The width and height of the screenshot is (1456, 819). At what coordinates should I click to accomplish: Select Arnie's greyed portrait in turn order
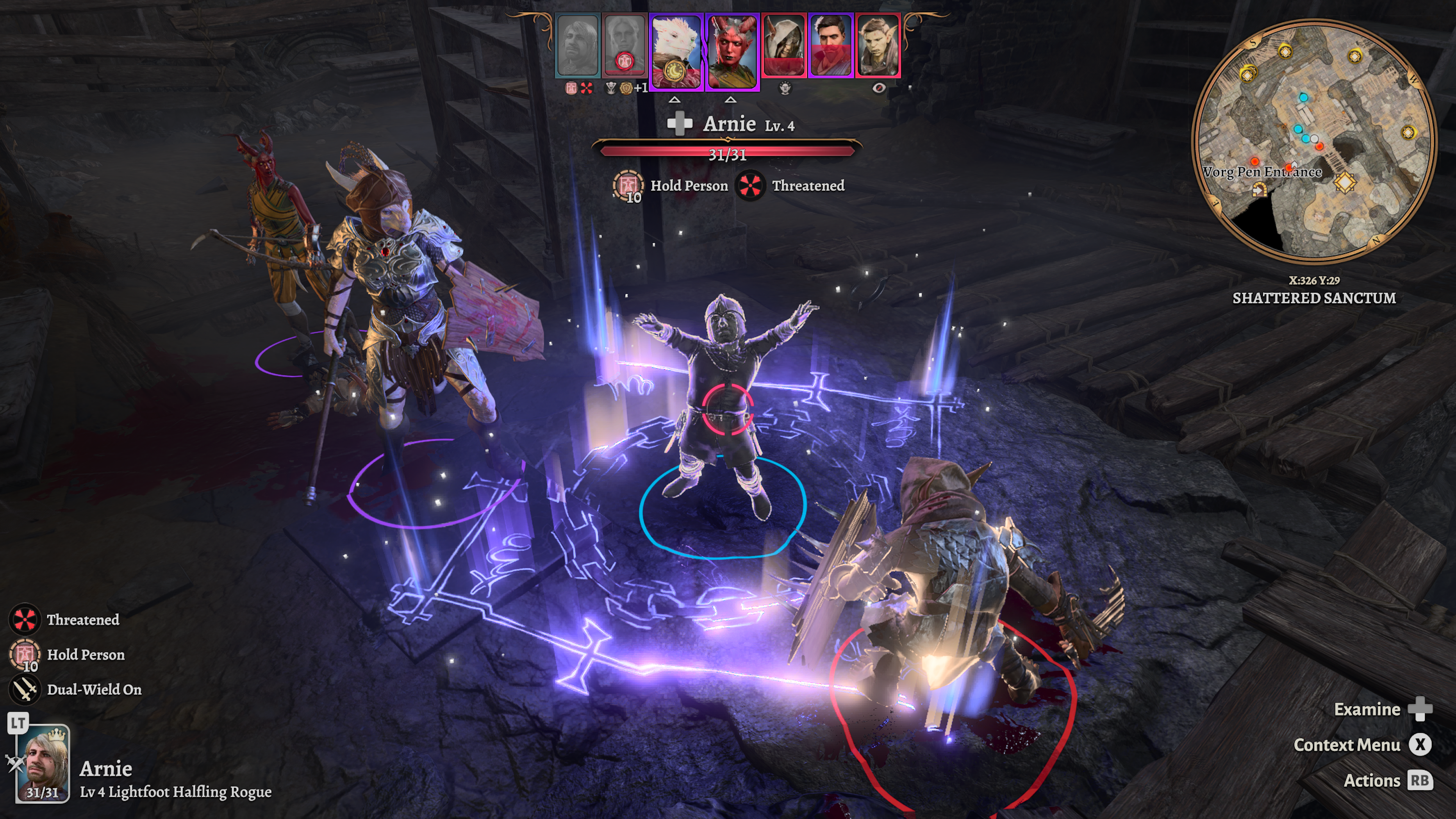pos(577,45)
